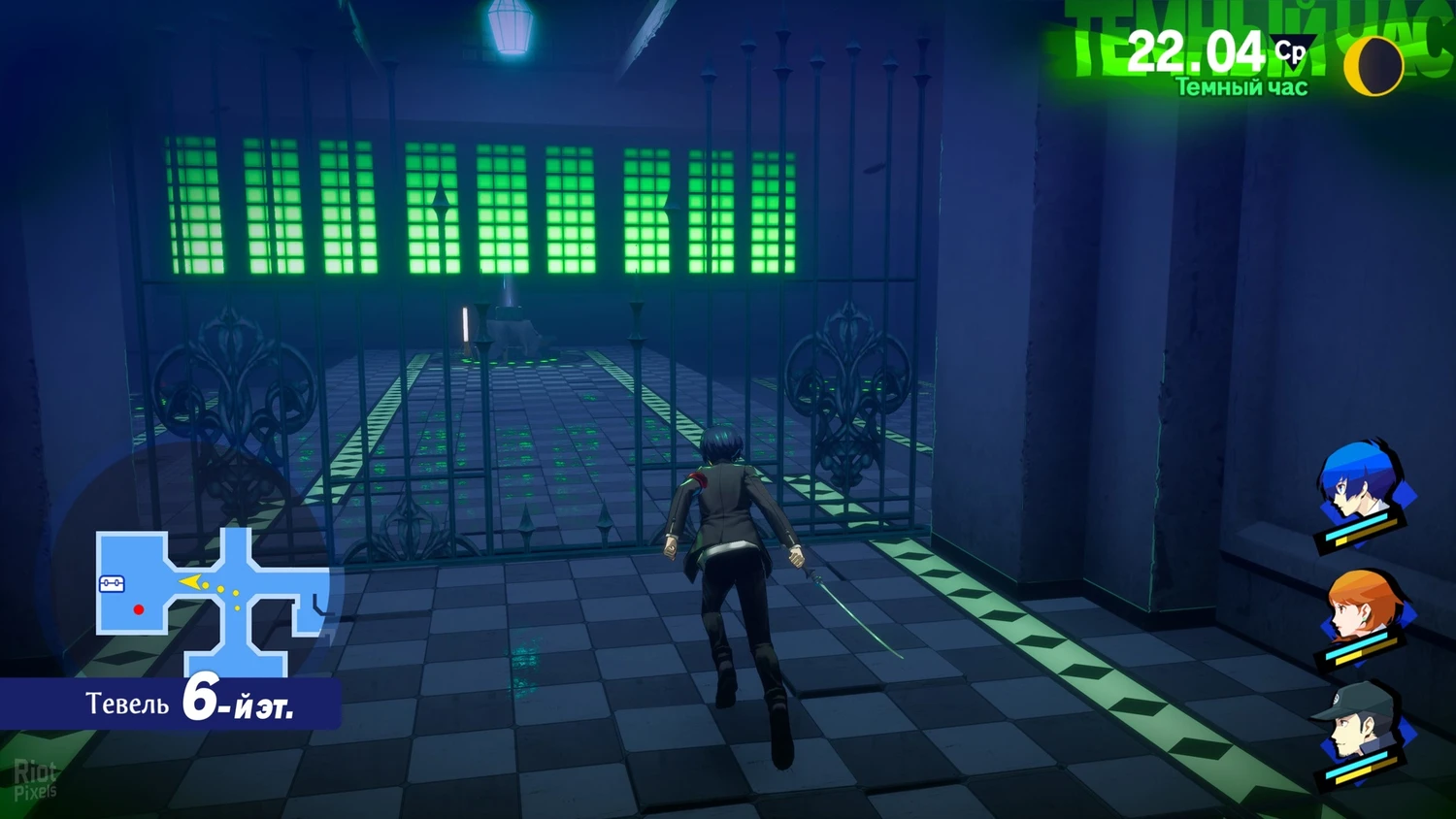The width and height of the screenshot is (1456, 819).
Task: Select the red dot marker on minimap
Action: point(139,609)
